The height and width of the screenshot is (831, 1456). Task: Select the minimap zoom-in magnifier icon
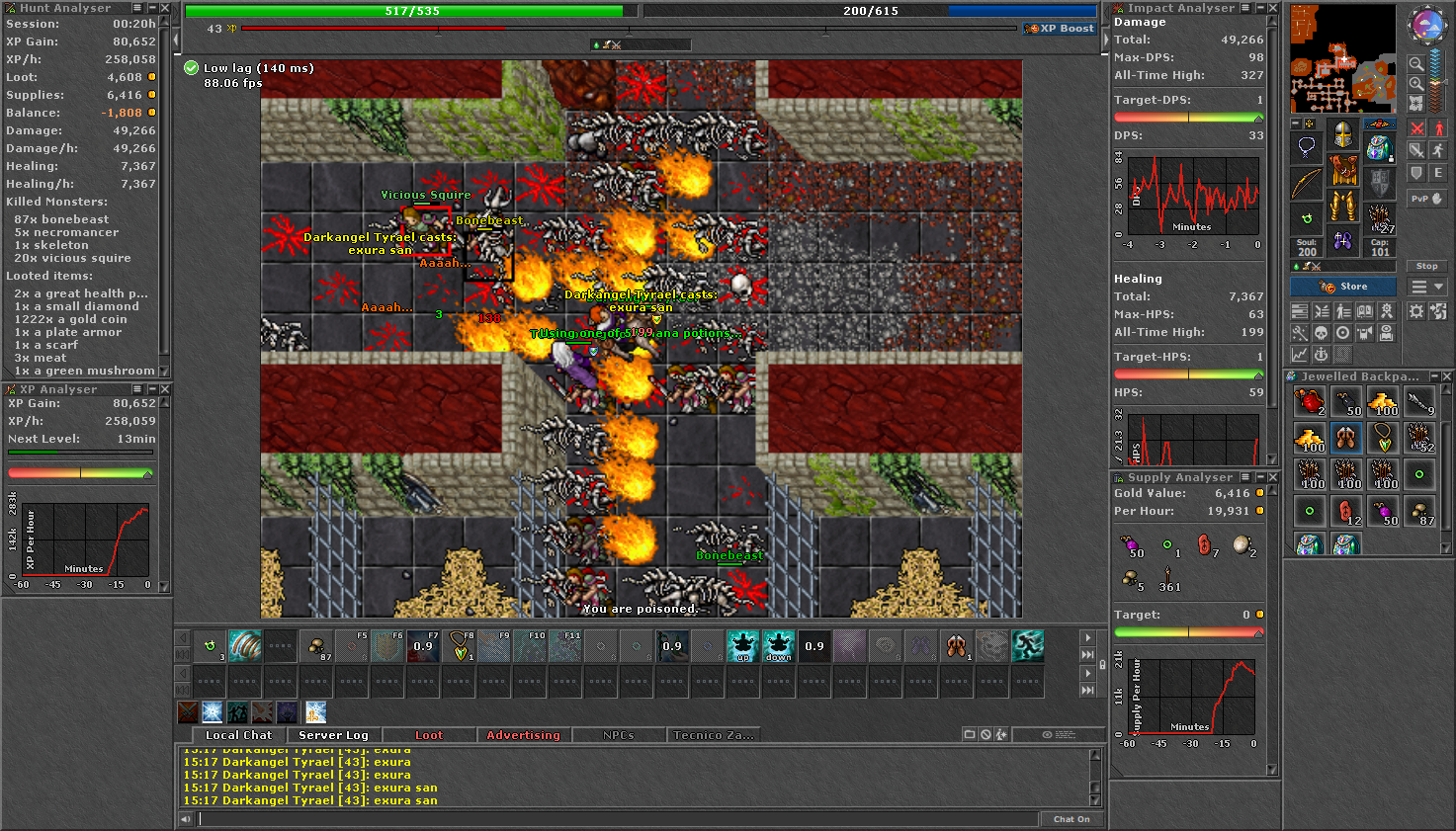(x=1417, y=83)
